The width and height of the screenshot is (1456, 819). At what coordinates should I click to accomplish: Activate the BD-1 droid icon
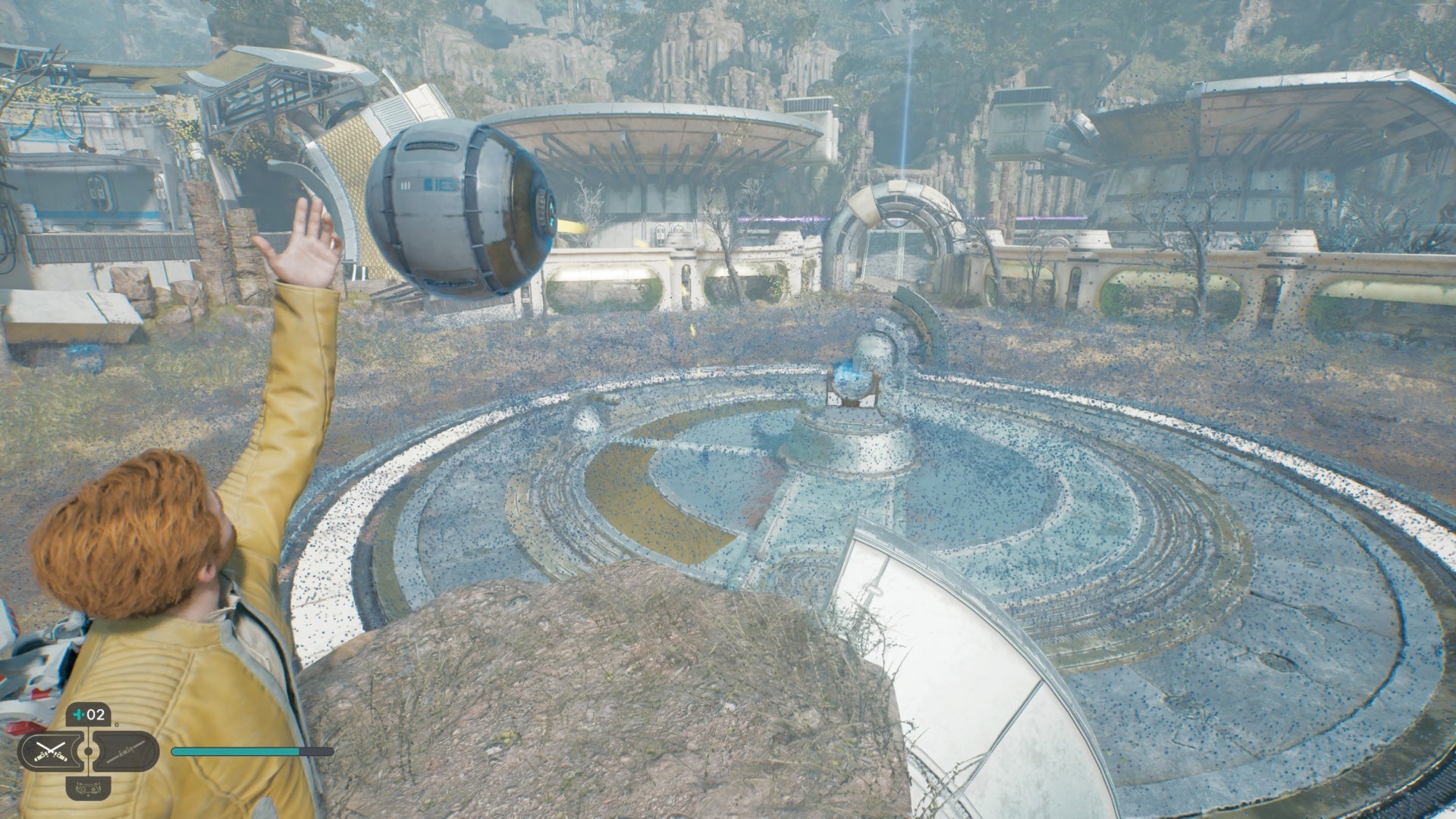89,789
